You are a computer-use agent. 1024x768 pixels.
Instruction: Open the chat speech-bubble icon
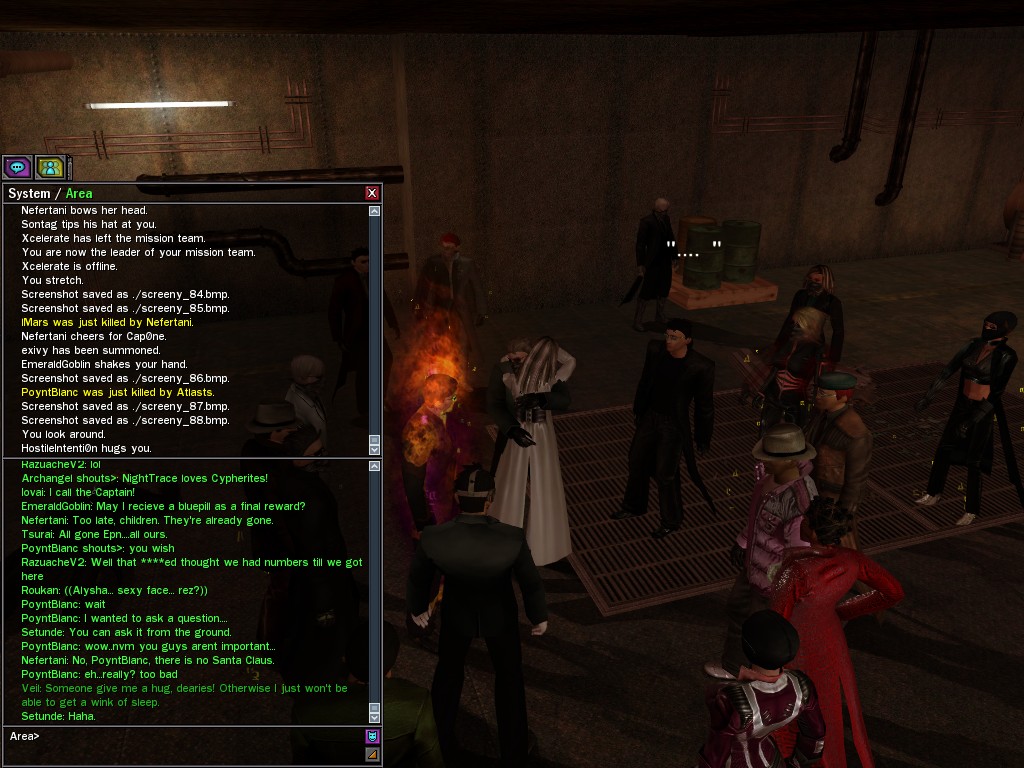point(17,167)
